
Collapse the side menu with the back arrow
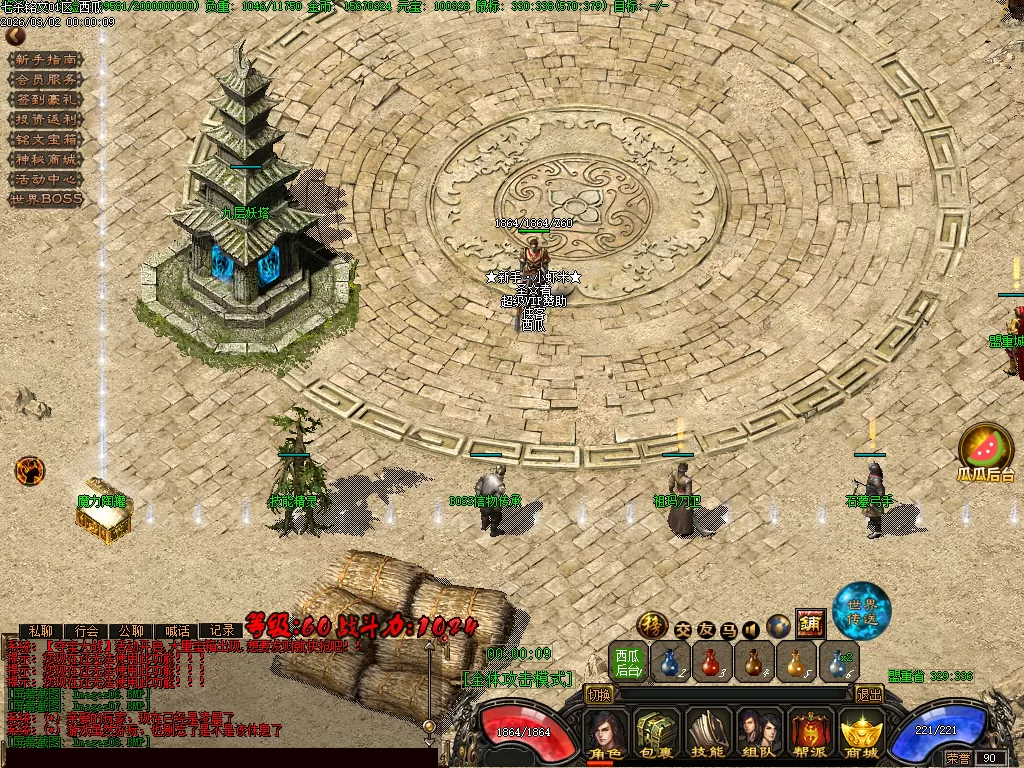[x=15, y=36]
